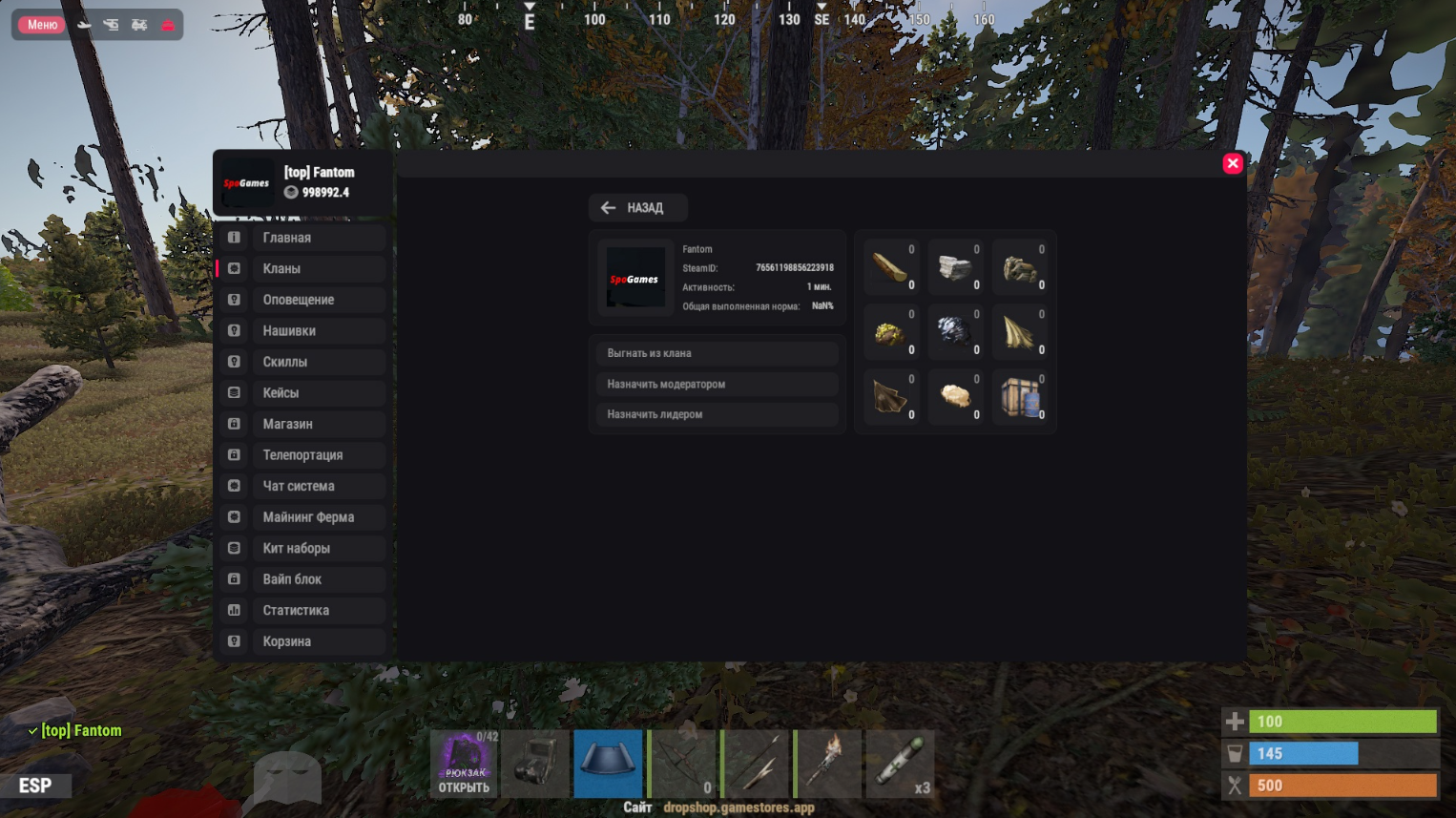
Task: Open the Нашивки section
Action: coord(302,330)
